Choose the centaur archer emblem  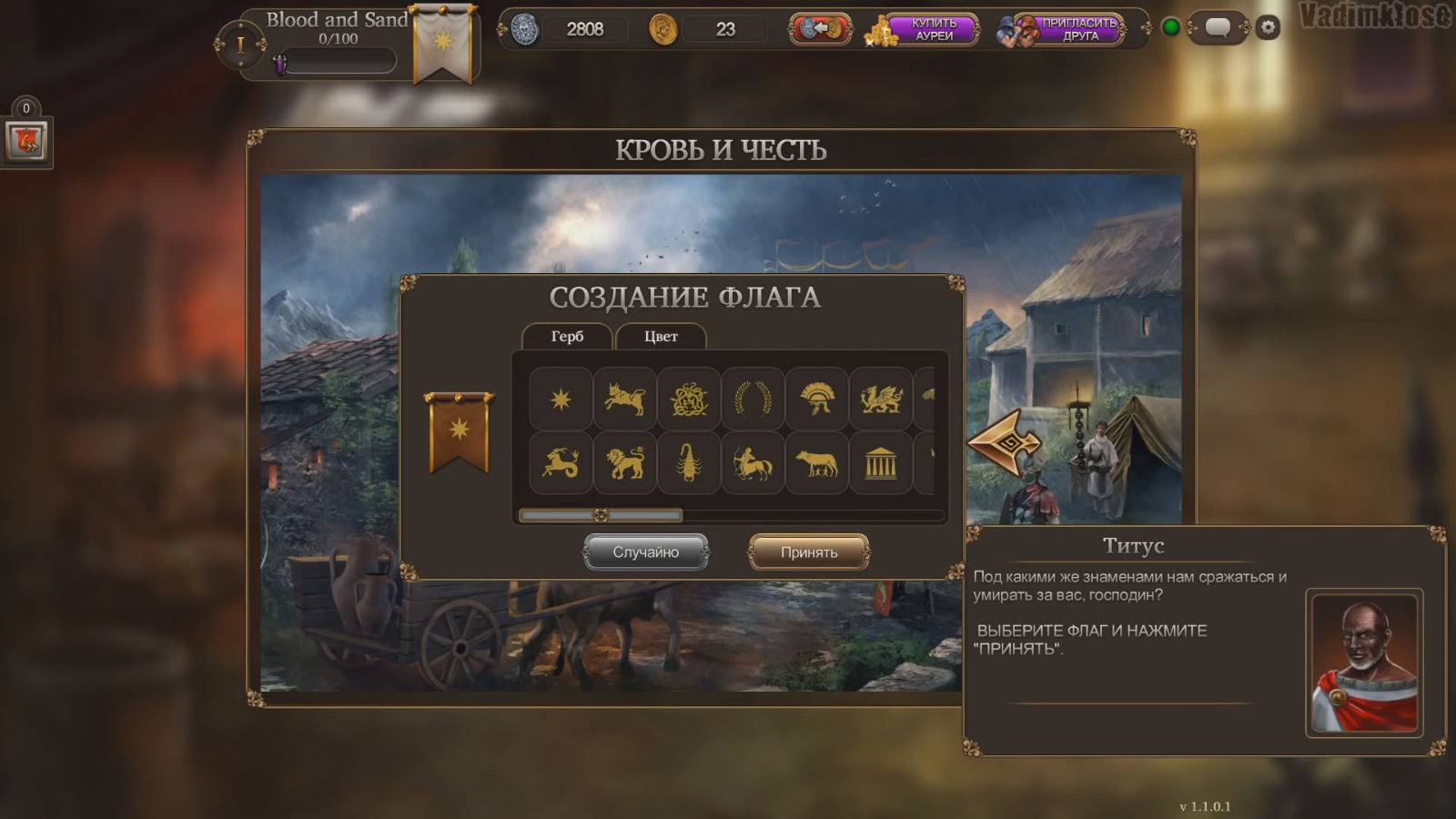point(753,463)
